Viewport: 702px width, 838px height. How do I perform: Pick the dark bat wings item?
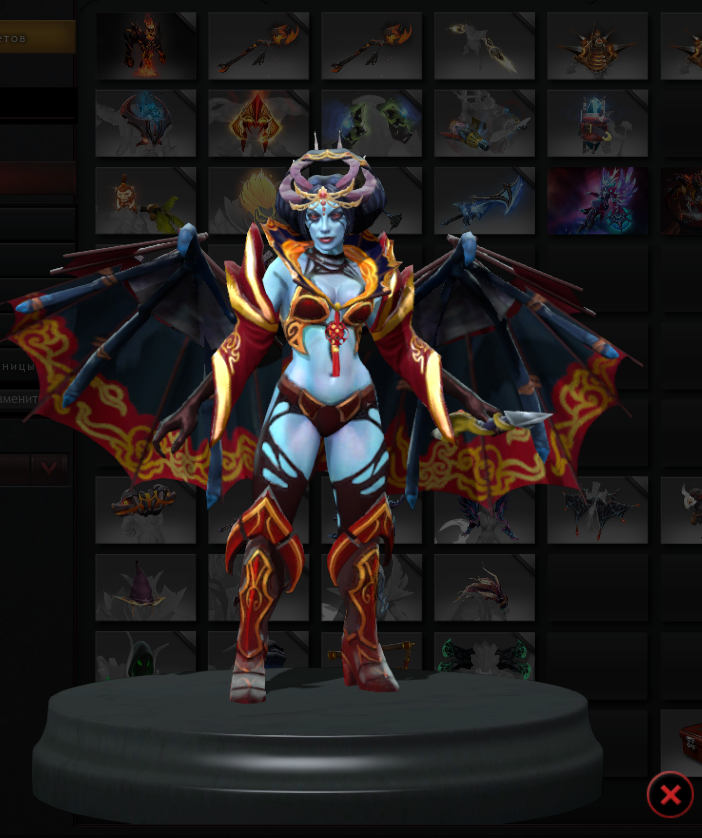[597, 510]
